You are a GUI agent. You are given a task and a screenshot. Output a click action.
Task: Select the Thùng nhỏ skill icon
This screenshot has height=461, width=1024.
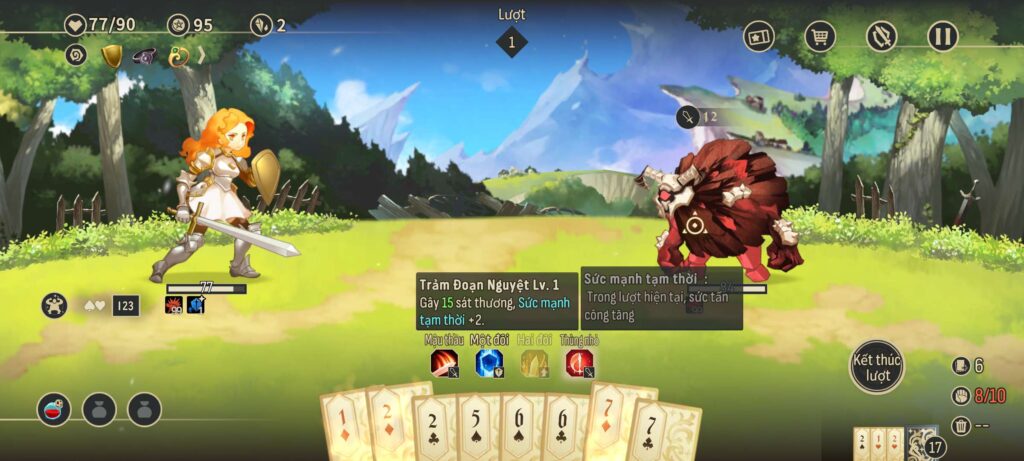coord(579,363)
